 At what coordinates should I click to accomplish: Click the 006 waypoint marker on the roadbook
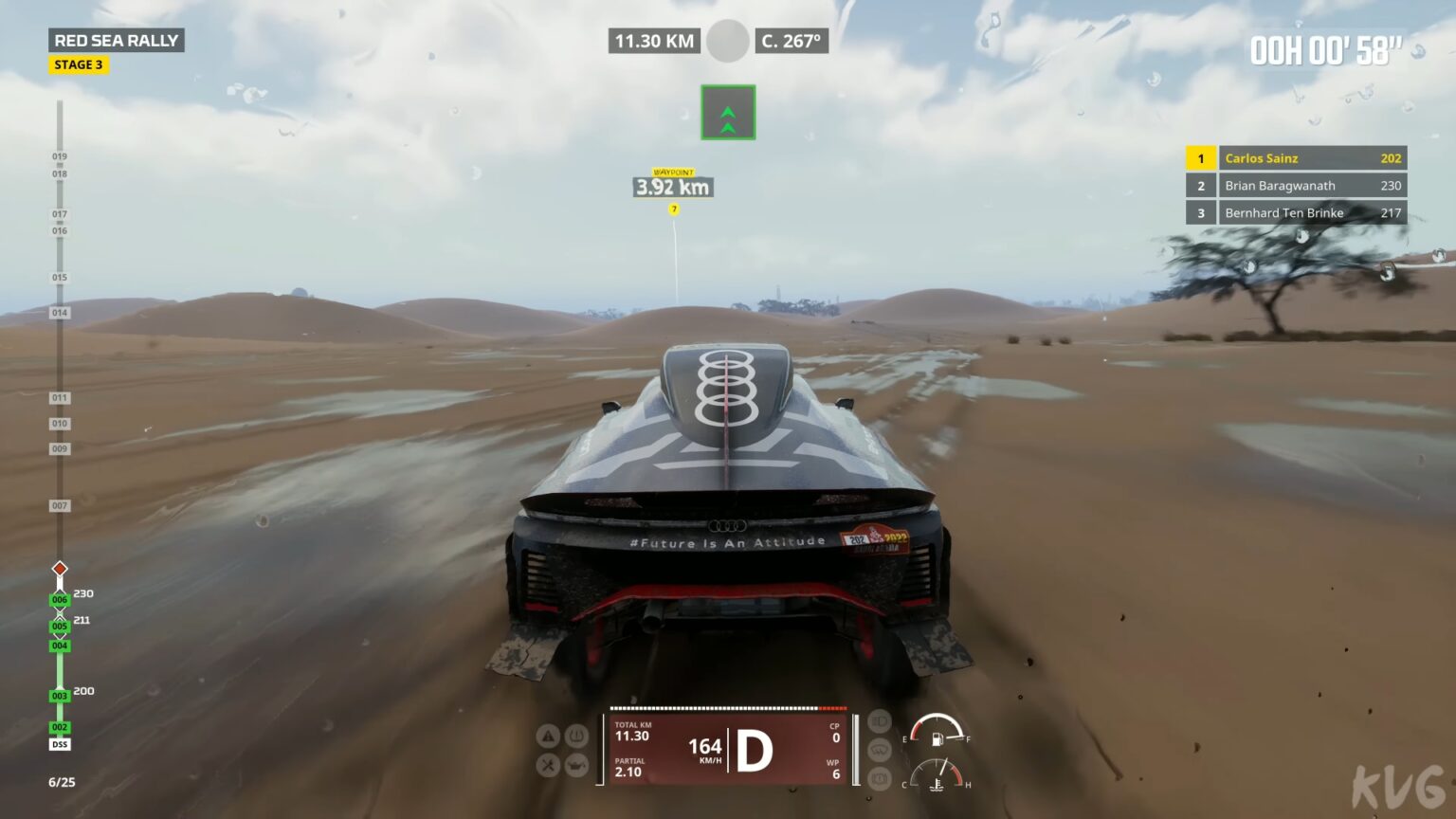[x=59, y=599]
